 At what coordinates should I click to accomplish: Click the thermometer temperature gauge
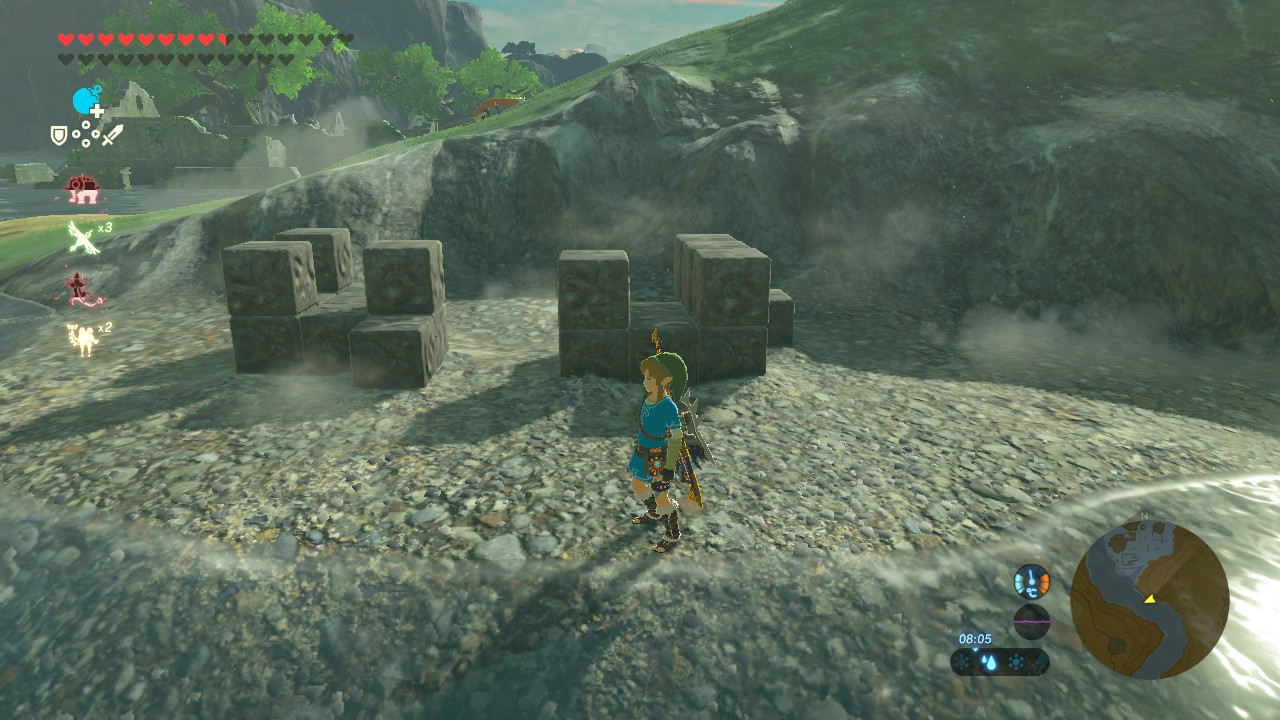click(1031, 581)
